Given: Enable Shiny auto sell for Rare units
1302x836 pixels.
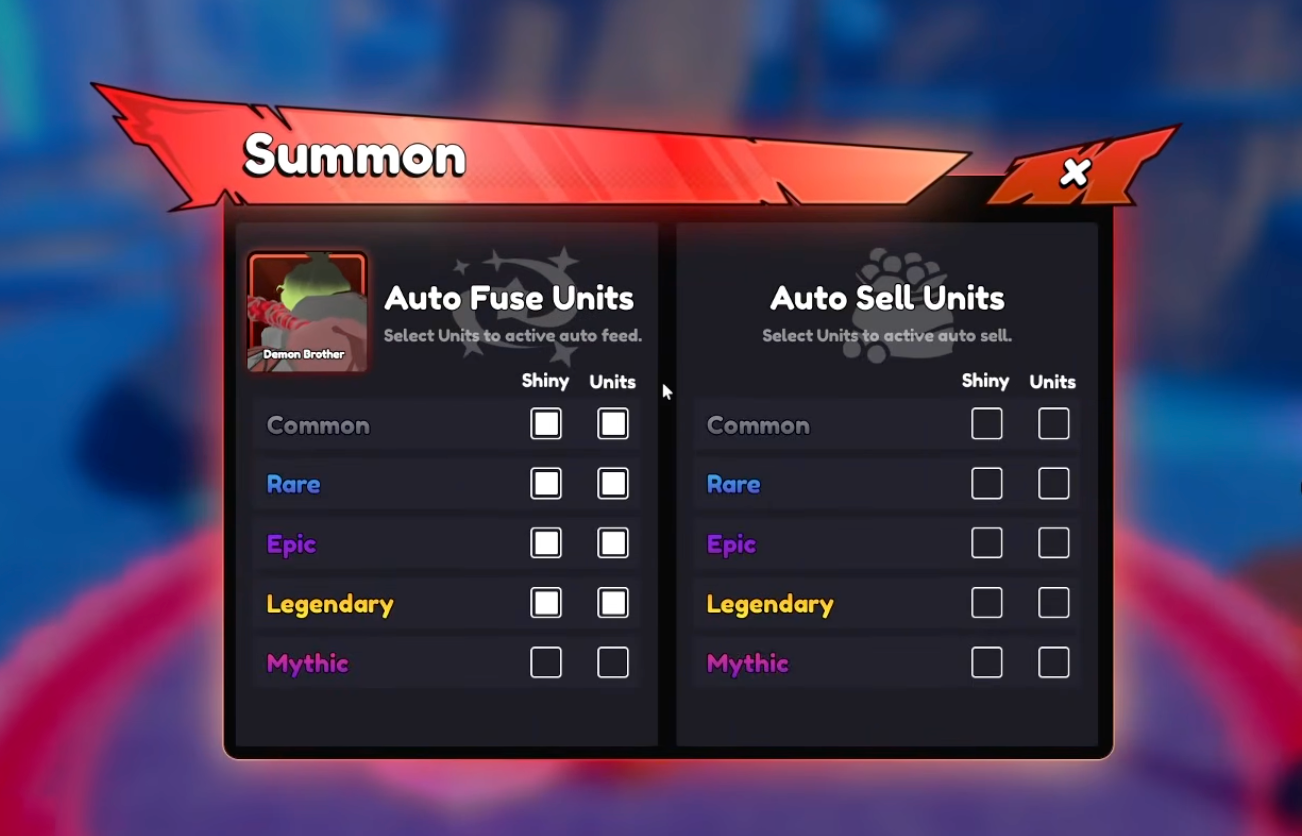Looking at the screenshot, I should (x=986, y=483).
